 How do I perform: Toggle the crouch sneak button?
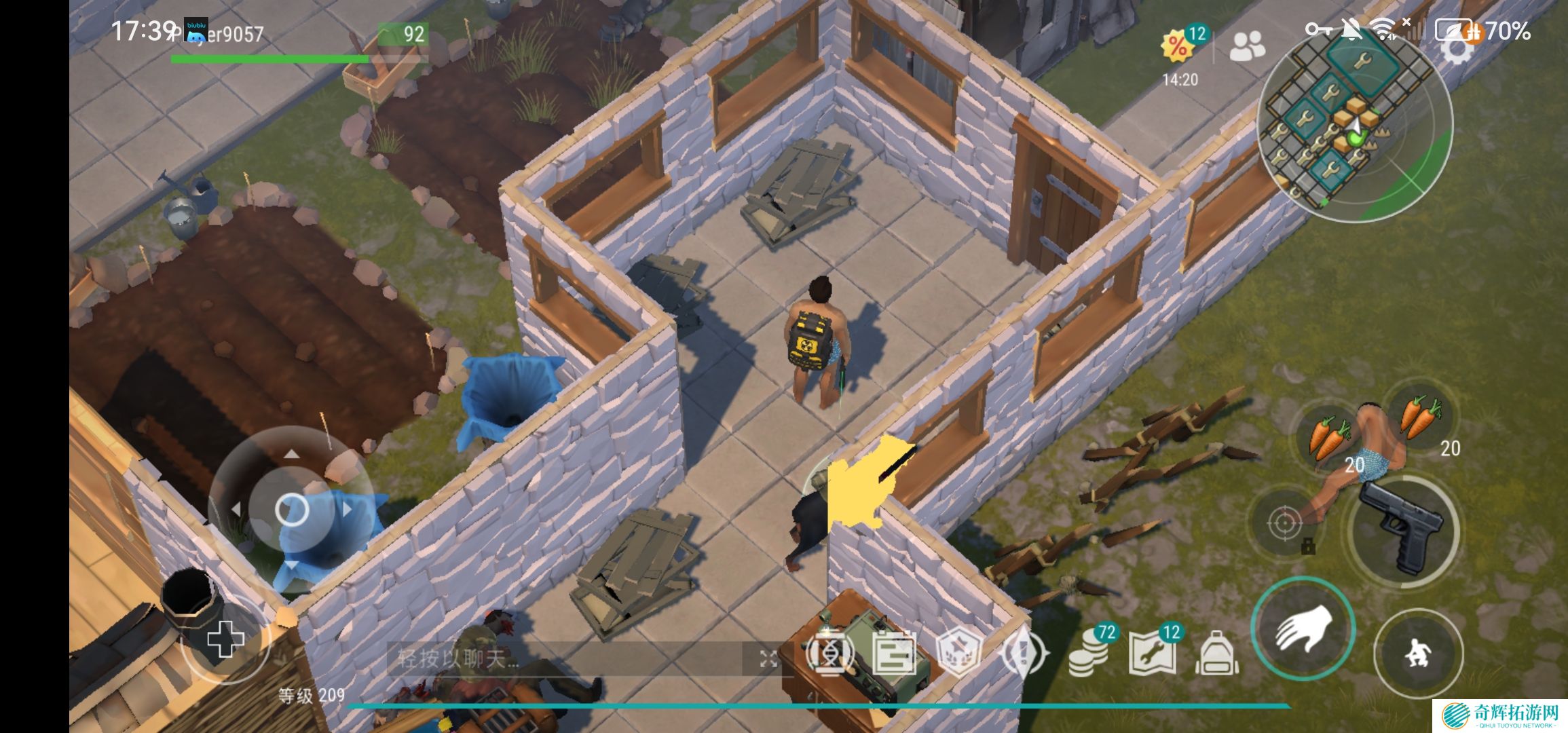[x=1417, y=653]
